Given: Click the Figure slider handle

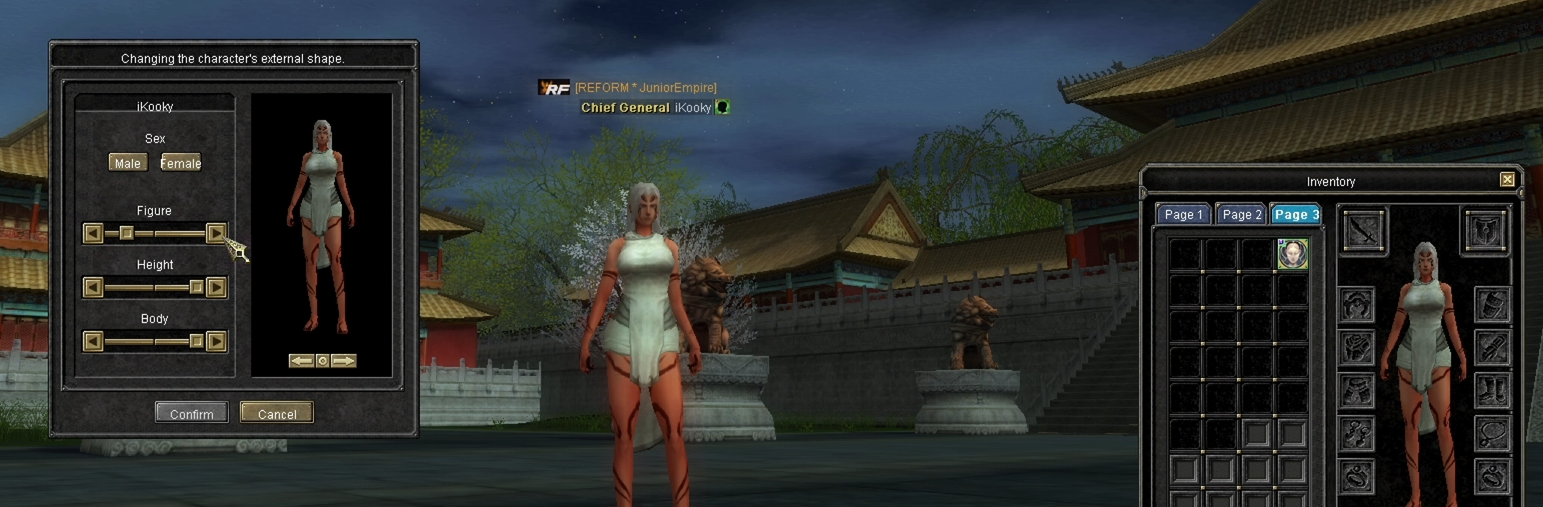Looking at the screenshot, I should [127, 233].
